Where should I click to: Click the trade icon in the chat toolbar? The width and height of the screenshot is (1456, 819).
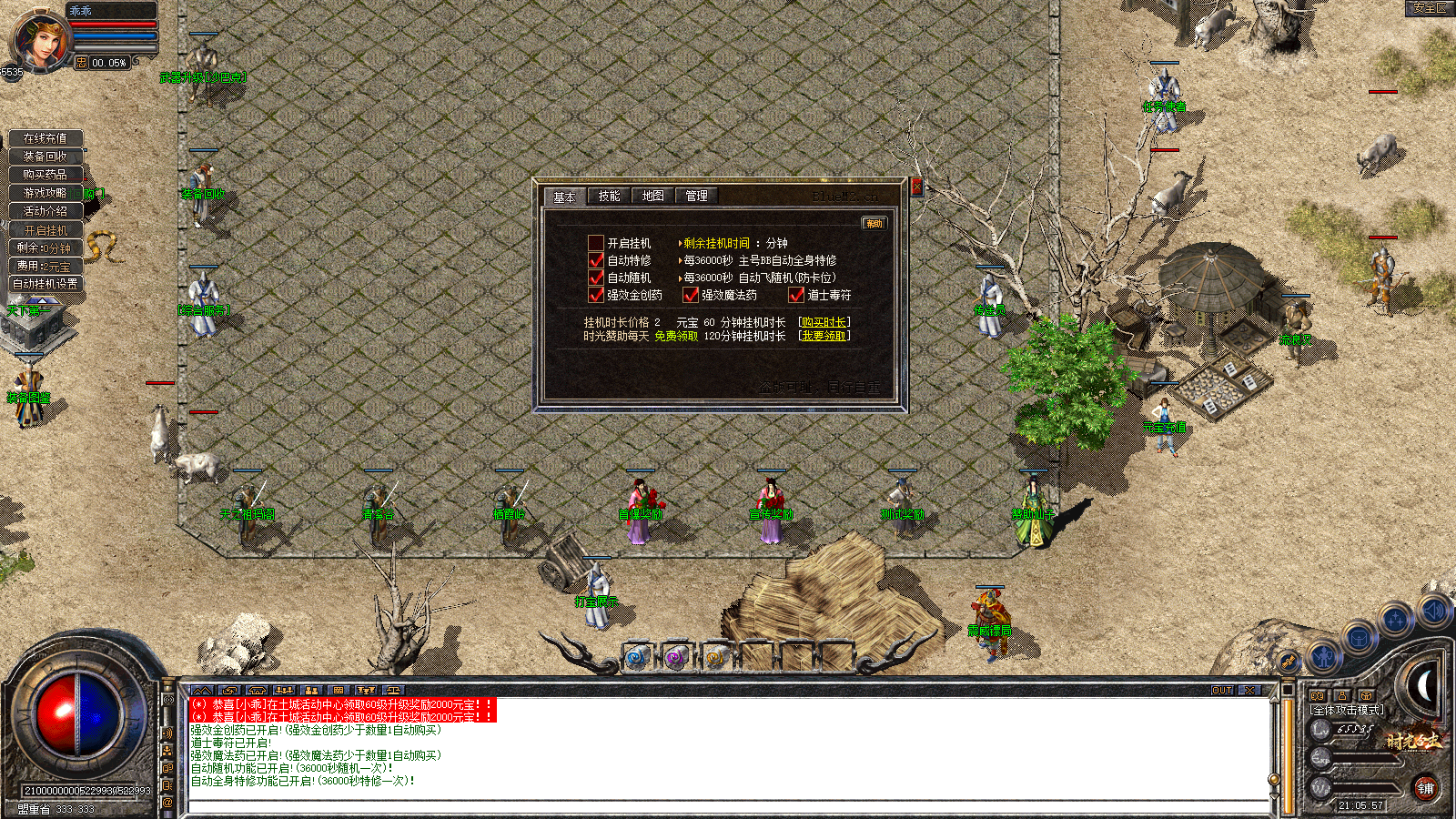[x=230, y=690]
